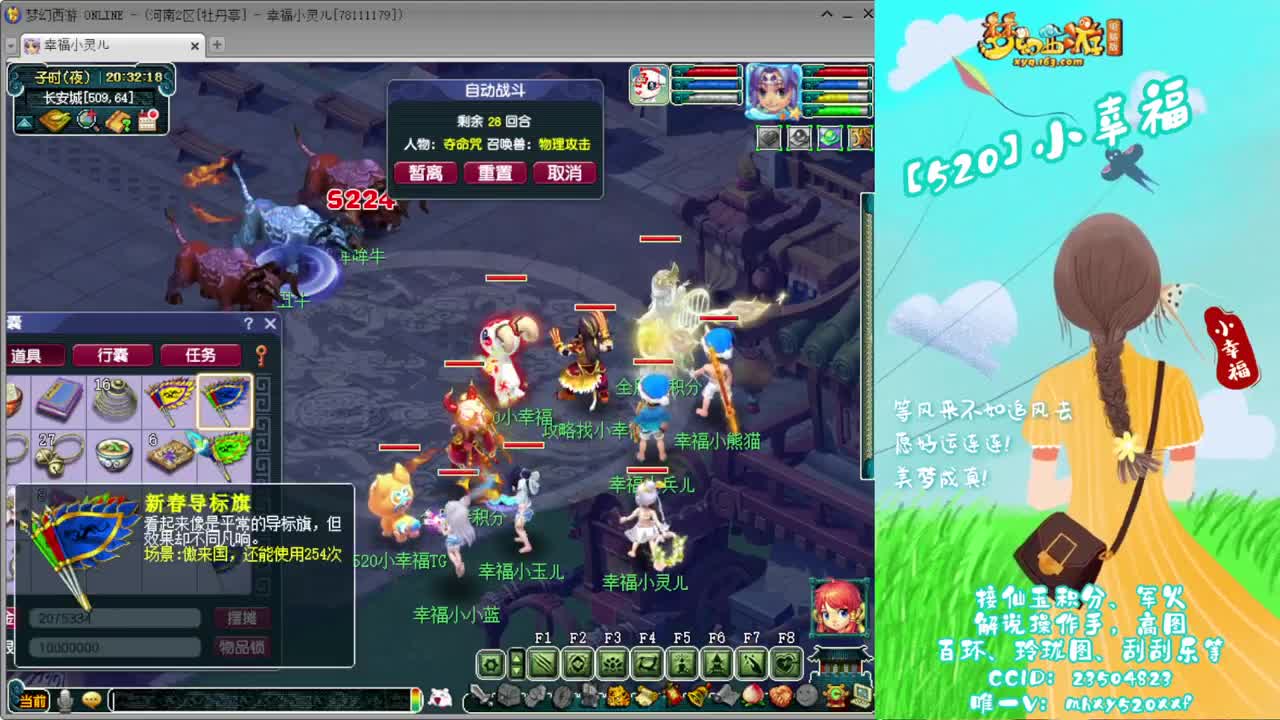This screenshot has height=720, width=1280.
Task: Toggle the key lock icon in the bag window
Action: (261, 355)
